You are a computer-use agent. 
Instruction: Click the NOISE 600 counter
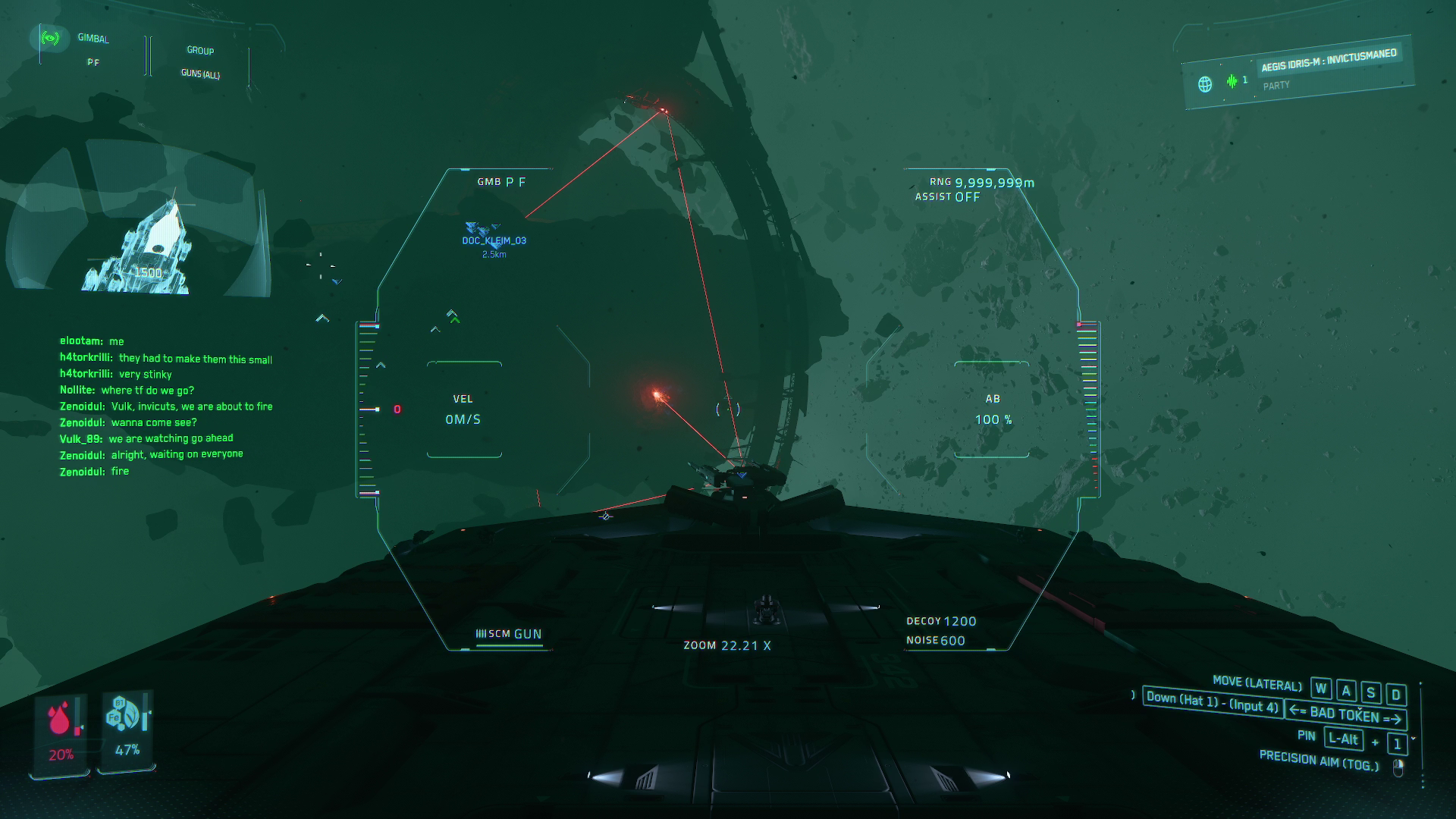[936, 640]
